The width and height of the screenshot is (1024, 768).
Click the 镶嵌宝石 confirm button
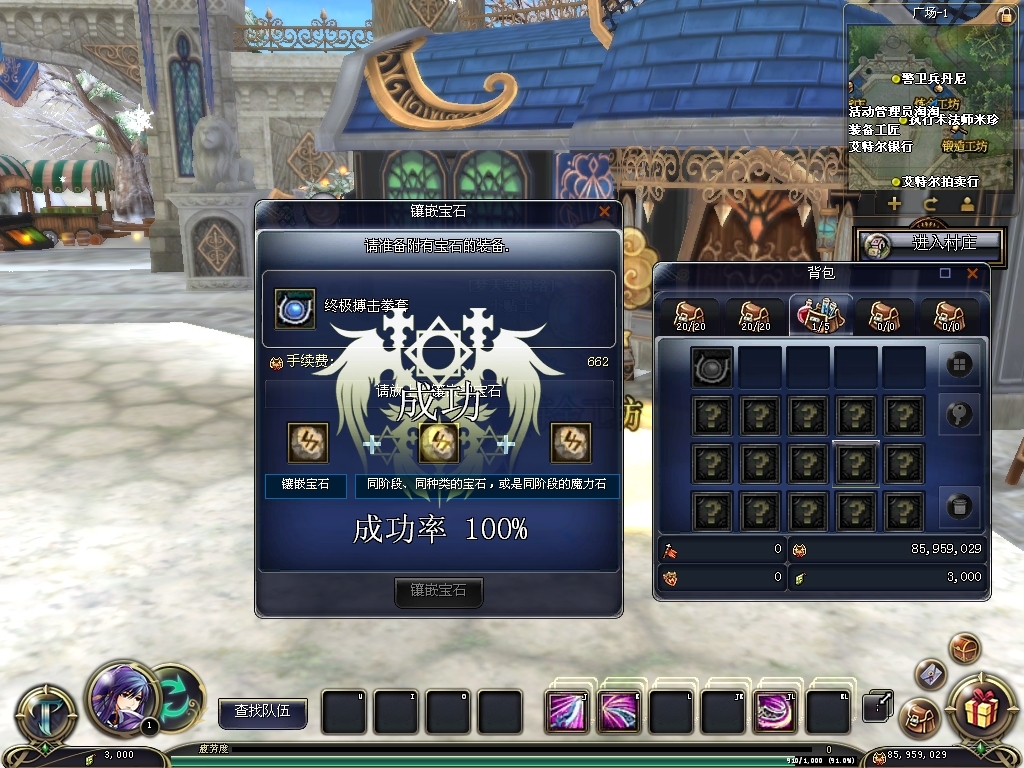(438, 591)
